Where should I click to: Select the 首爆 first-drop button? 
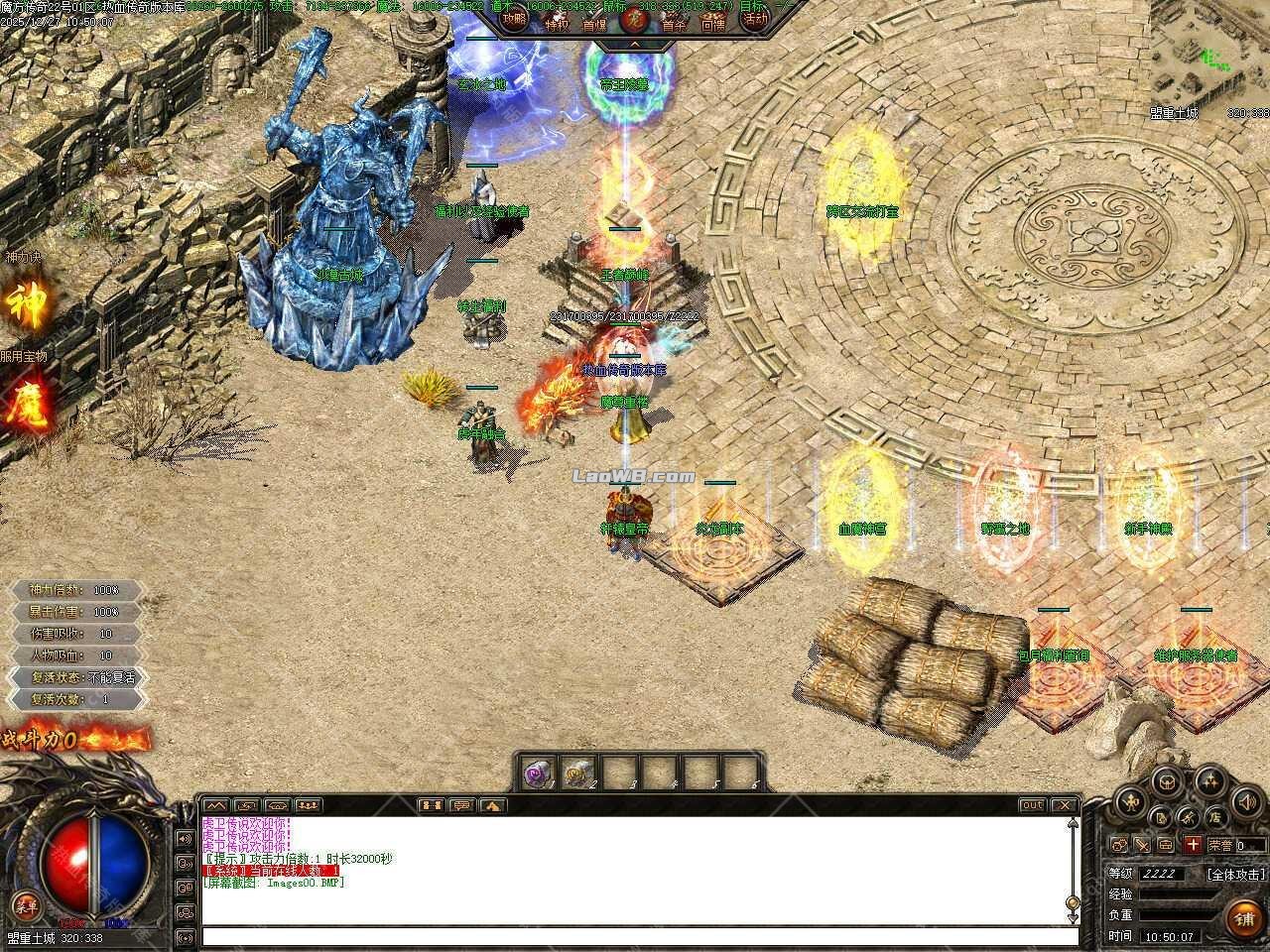point(594,24)
